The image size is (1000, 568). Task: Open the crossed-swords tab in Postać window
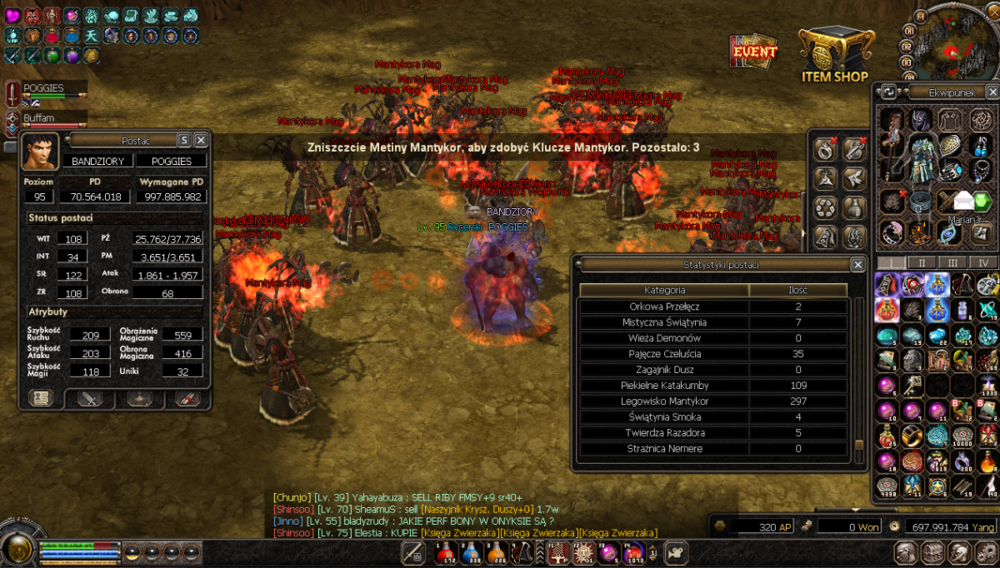[x=91, y=398]
